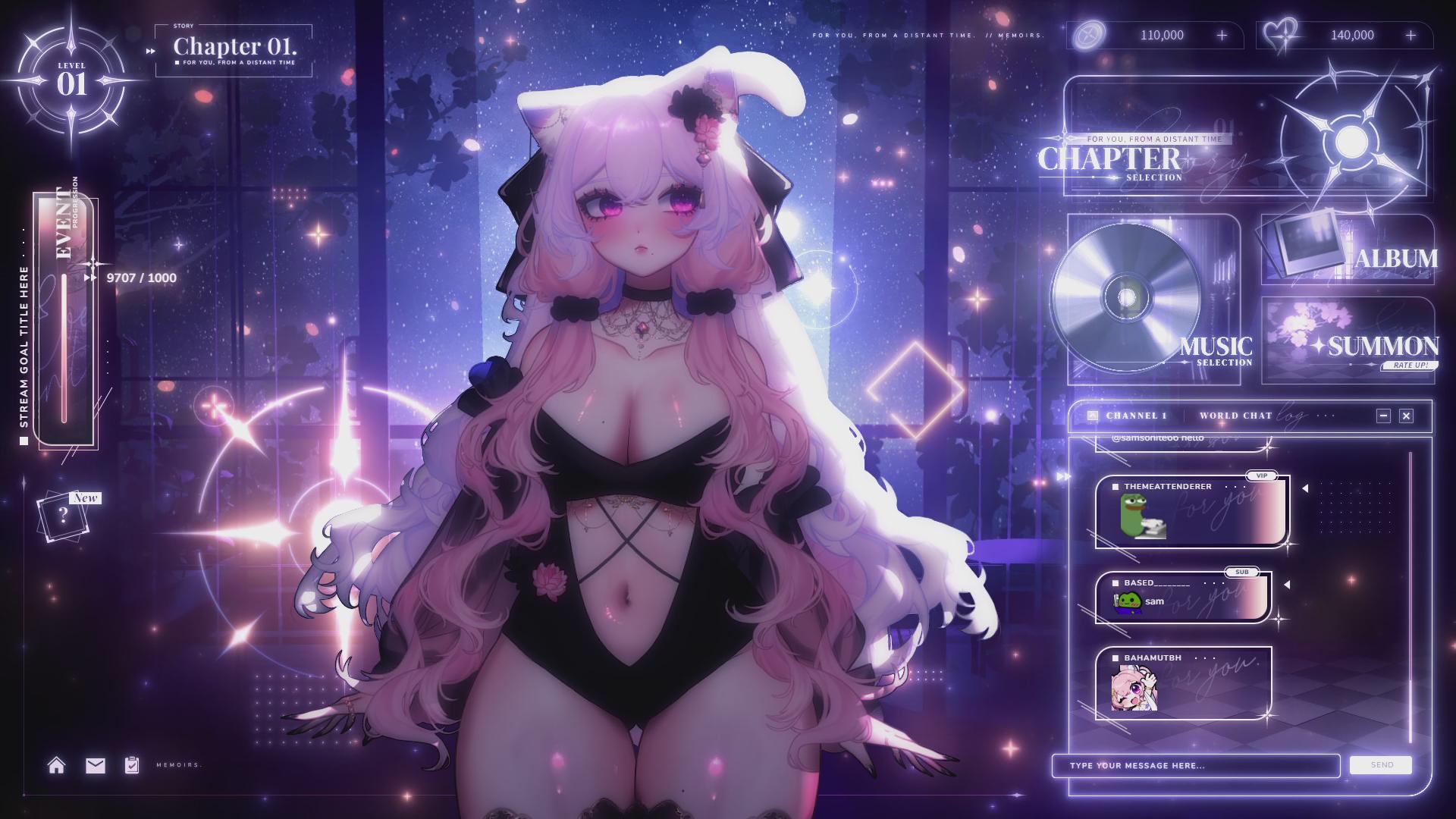
Task: Add coins with the plus next to 110,000
Action: [x=1222, y=36]
